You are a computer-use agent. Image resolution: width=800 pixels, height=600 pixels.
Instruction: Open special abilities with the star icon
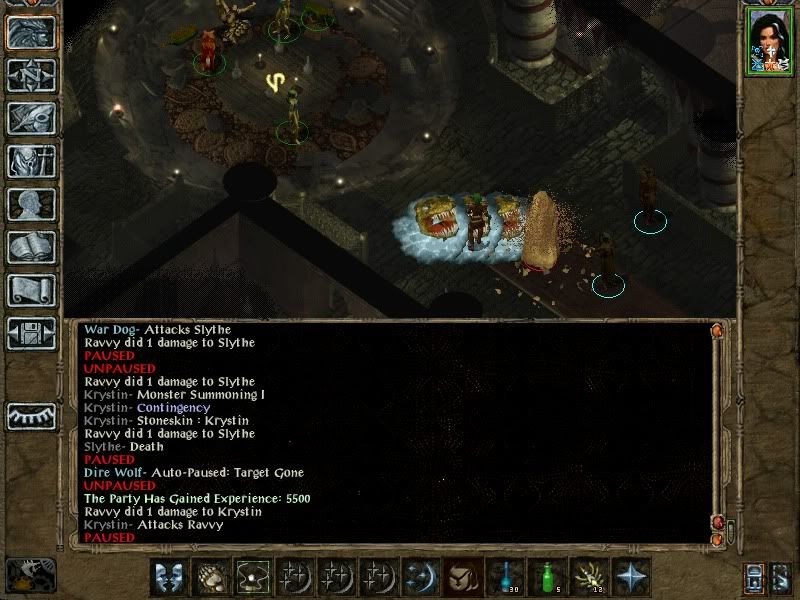630,577
